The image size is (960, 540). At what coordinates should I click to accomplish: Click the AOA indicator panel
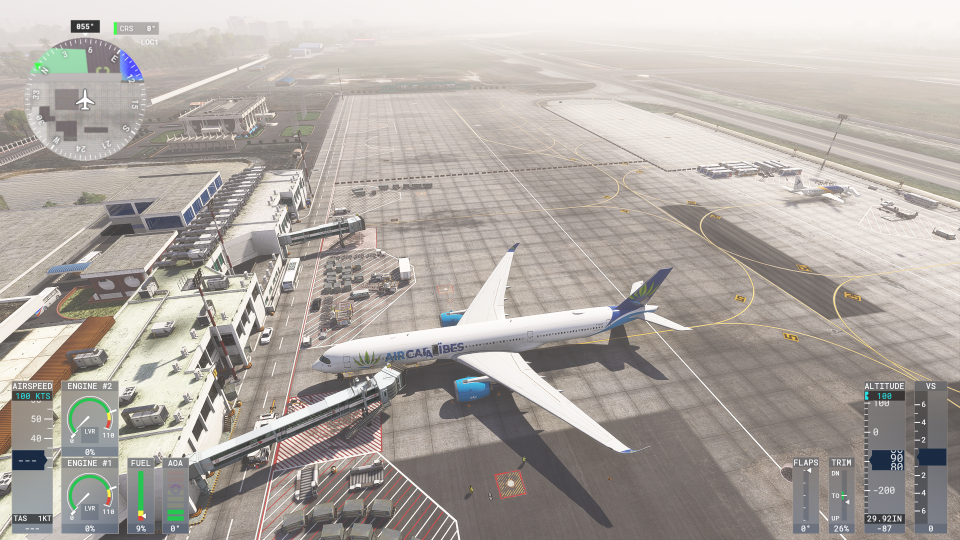(x=175, y=496)
